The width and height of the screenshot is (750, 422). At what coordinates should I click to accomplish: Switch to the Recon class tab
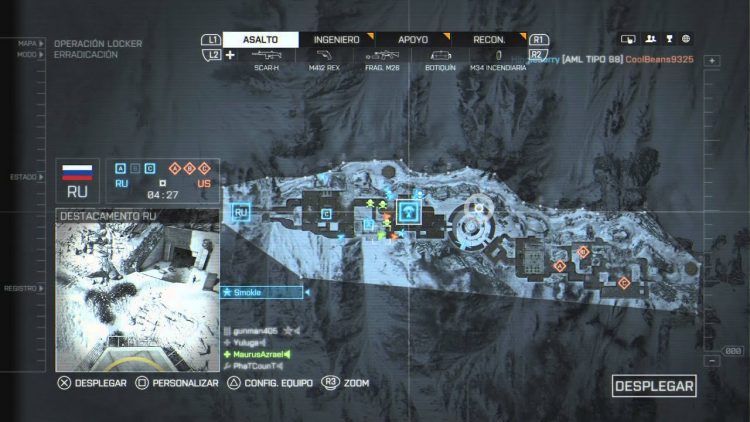[490, 39]
